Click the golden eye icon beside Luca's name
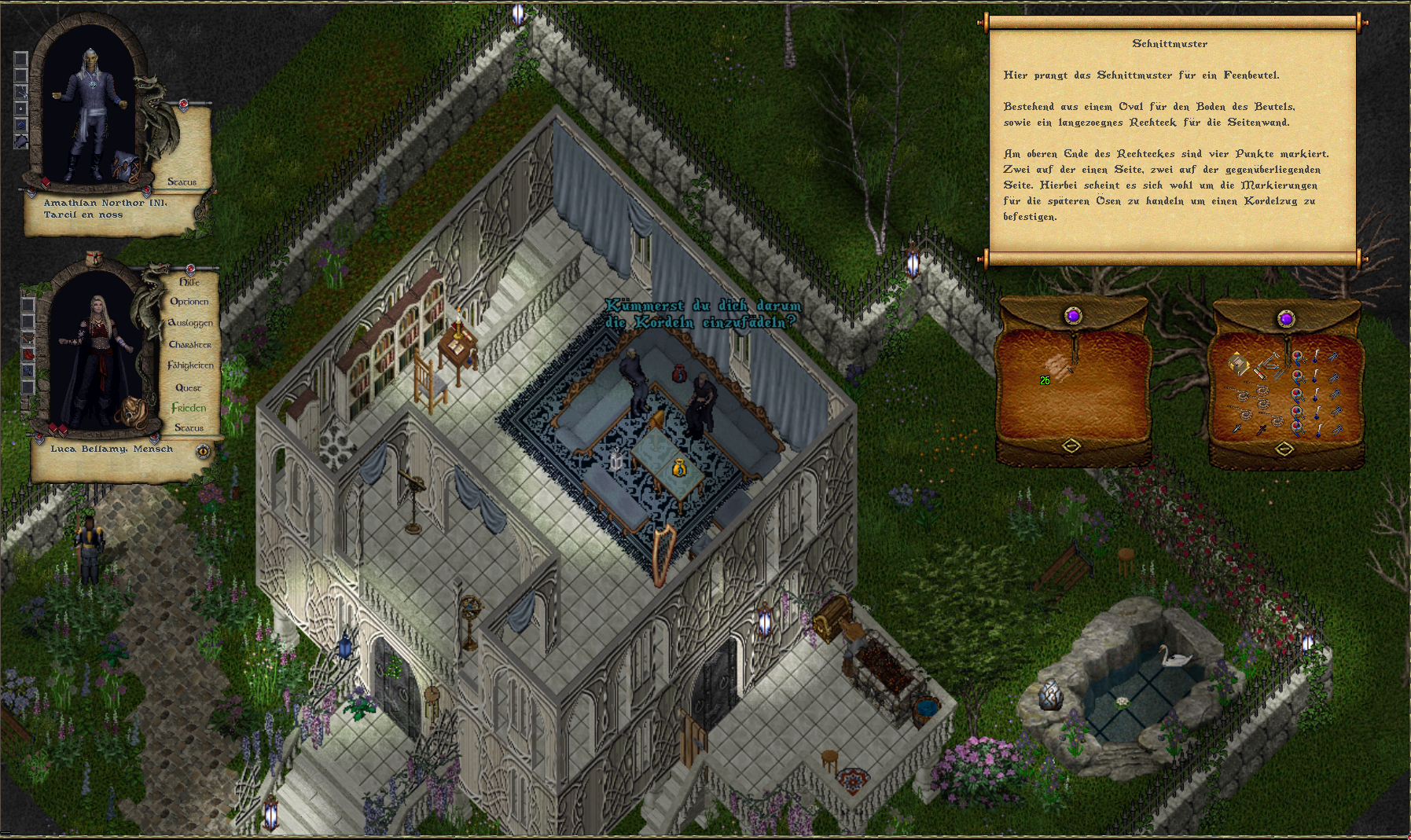 tap(204, 451)
